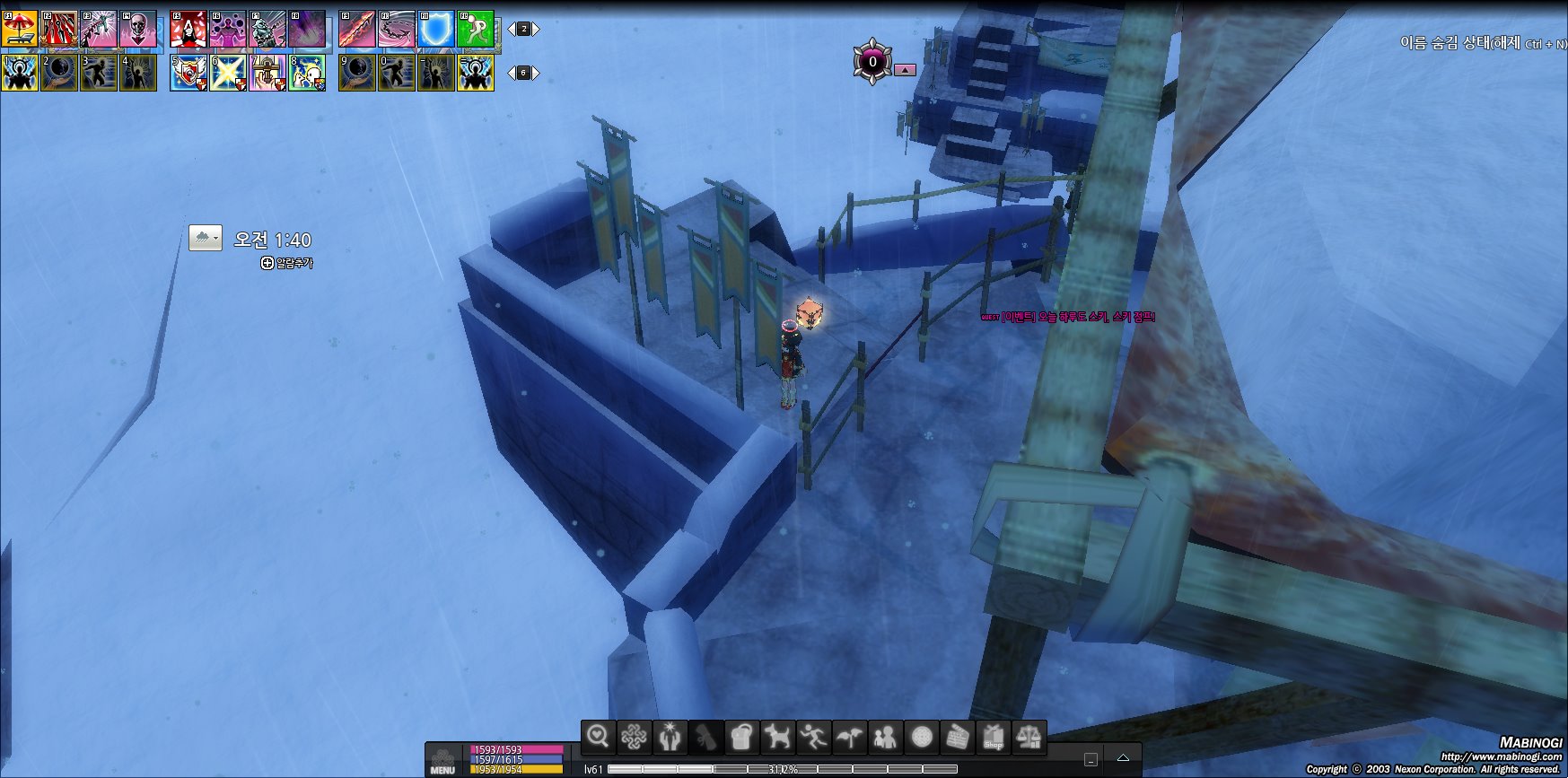Select the winged shield skill in slot 5
1568x778 pixels.
(188, 73)
